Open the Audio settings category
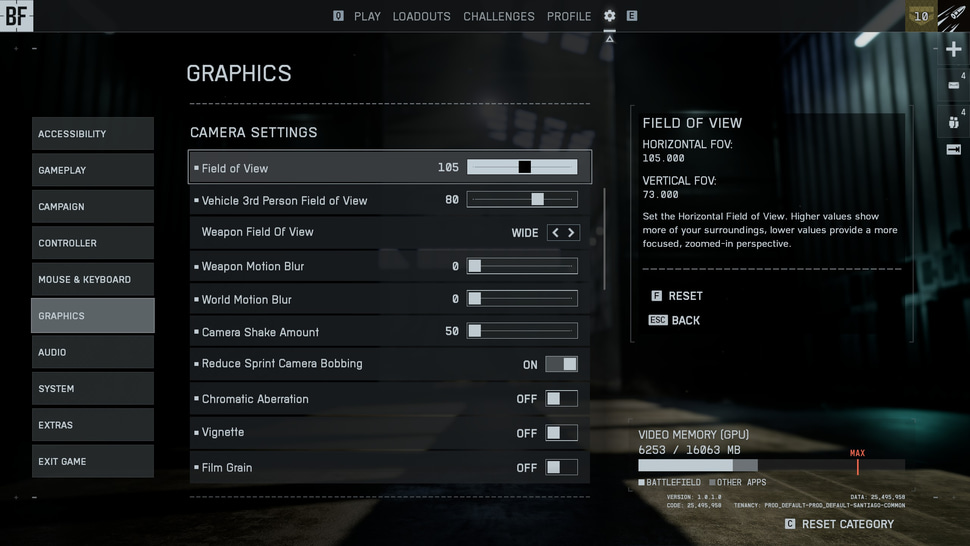Image resolution: width=970 pixels, height=546 pixels. point(92,352)
